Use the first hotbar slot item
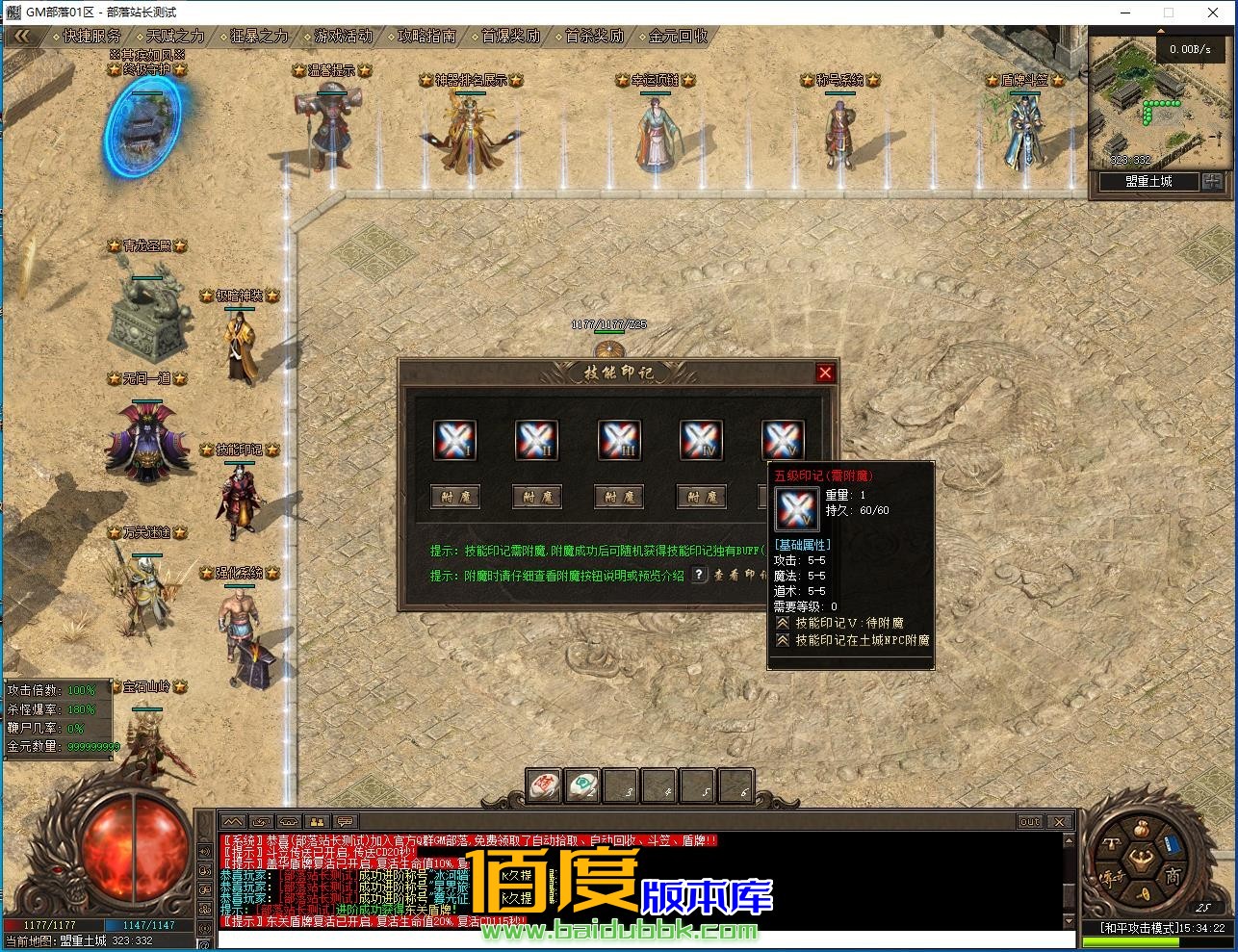This screenshot has width=1238, height=952. [x=545, y=786]
